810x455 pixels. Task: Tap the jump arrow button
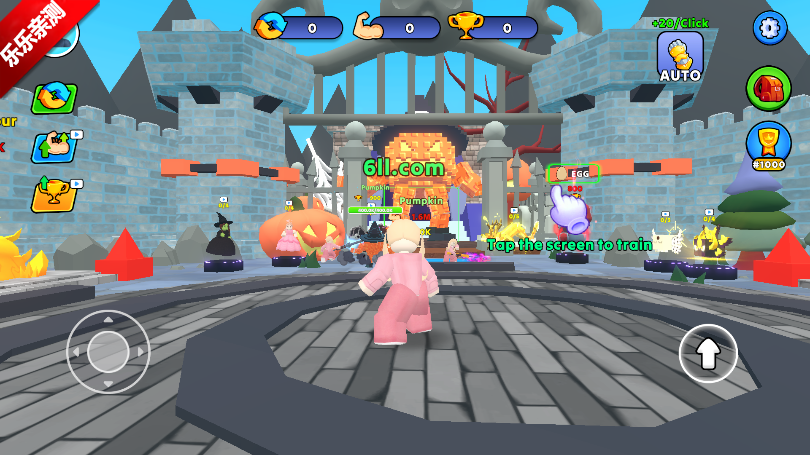tap(708, 353)
